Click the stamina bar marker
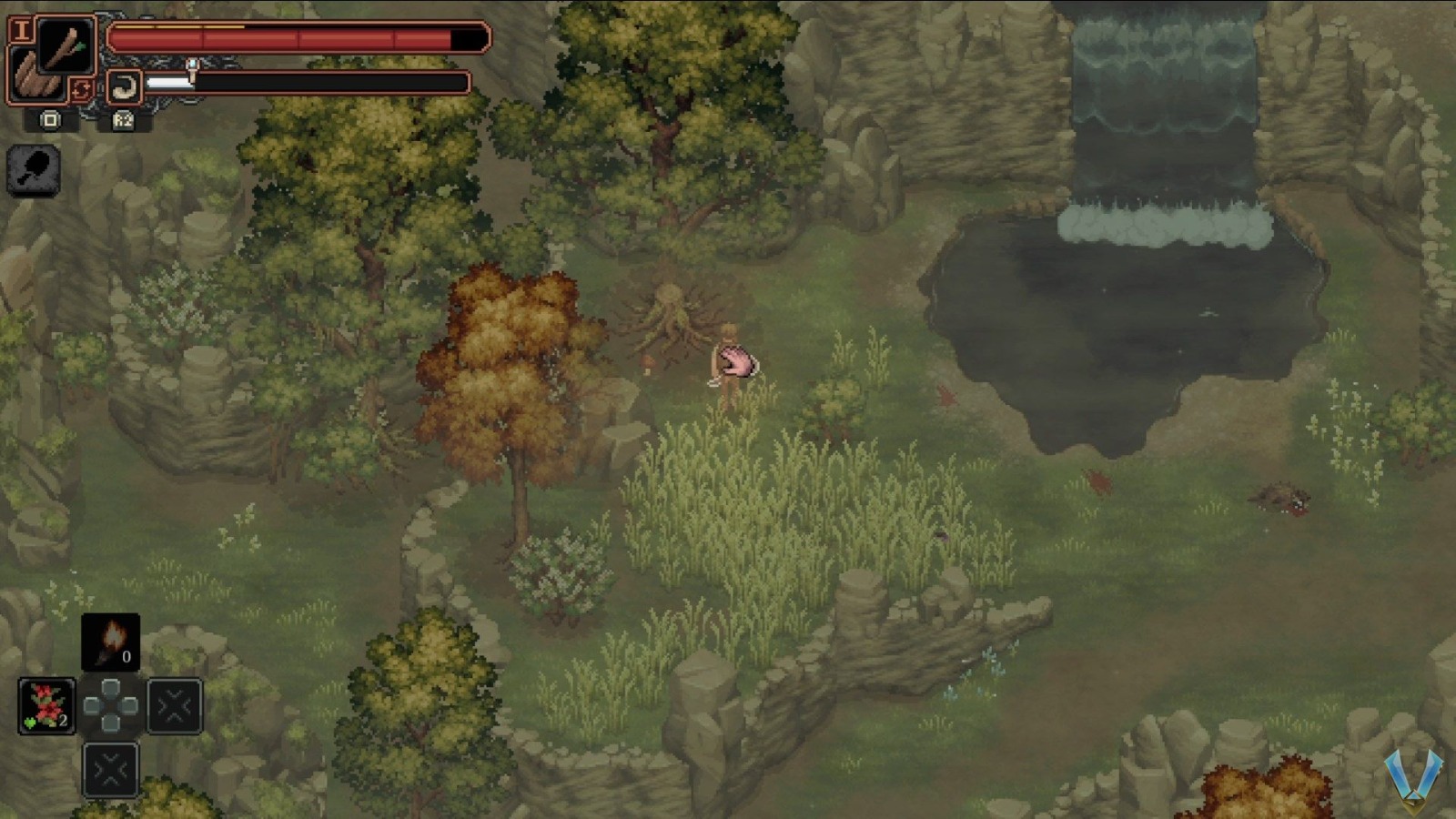This screenshot has width=1456, height=819. click(x=192, y=69)
